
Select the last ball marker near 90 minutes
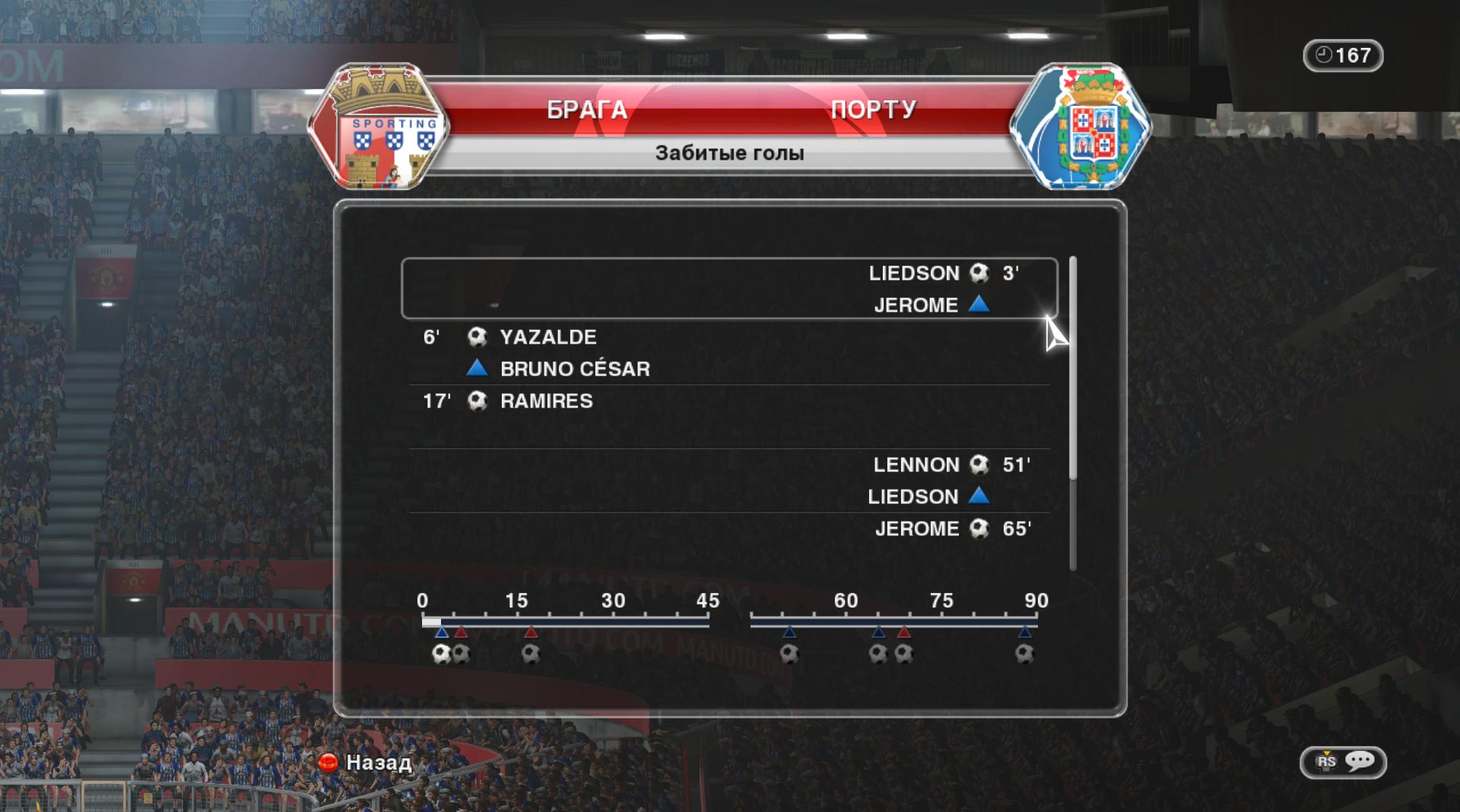pyautogui.click(x=1024, y=654)
